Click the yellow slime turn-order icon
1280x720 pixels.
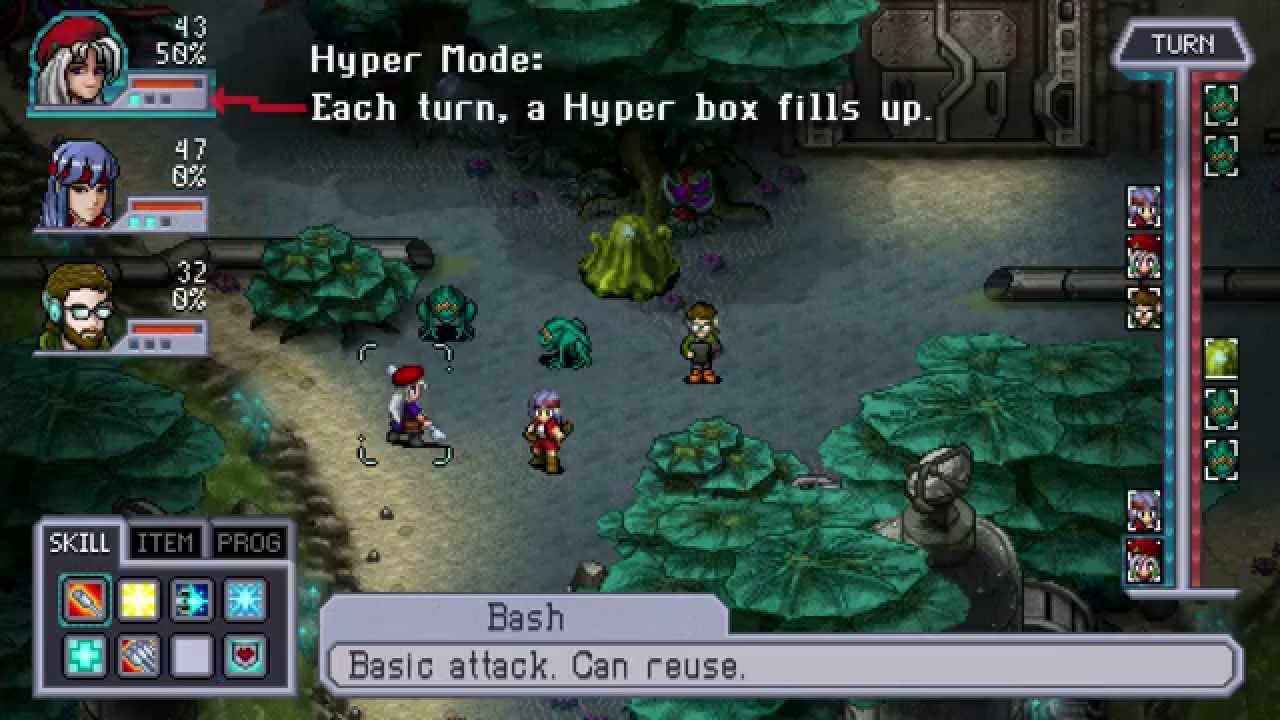coord(1221,359)
